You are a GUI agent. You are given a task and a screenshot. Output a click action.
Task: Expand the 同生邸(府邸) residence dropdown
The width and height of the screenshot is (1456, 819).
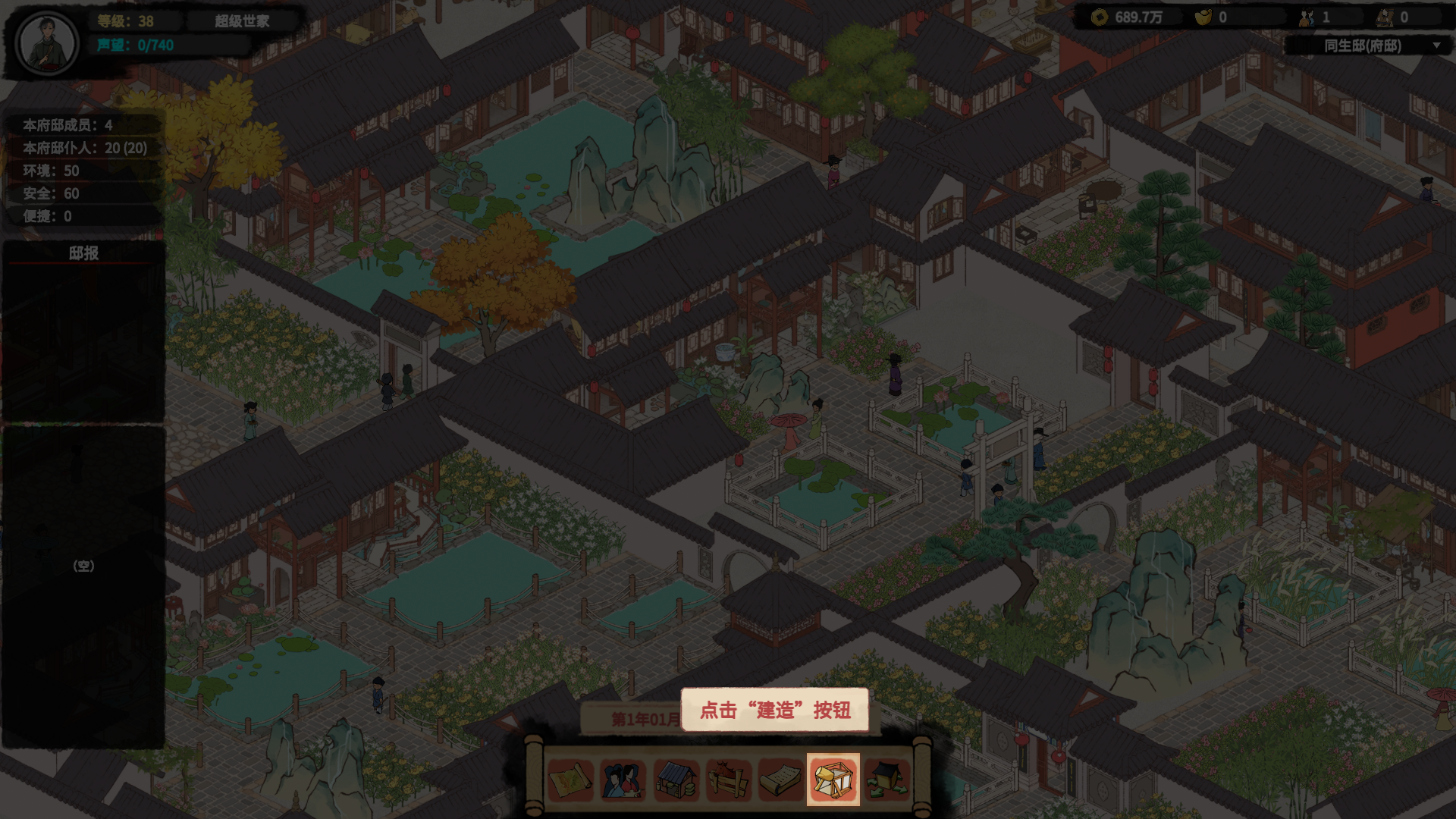click(1436, 45)
